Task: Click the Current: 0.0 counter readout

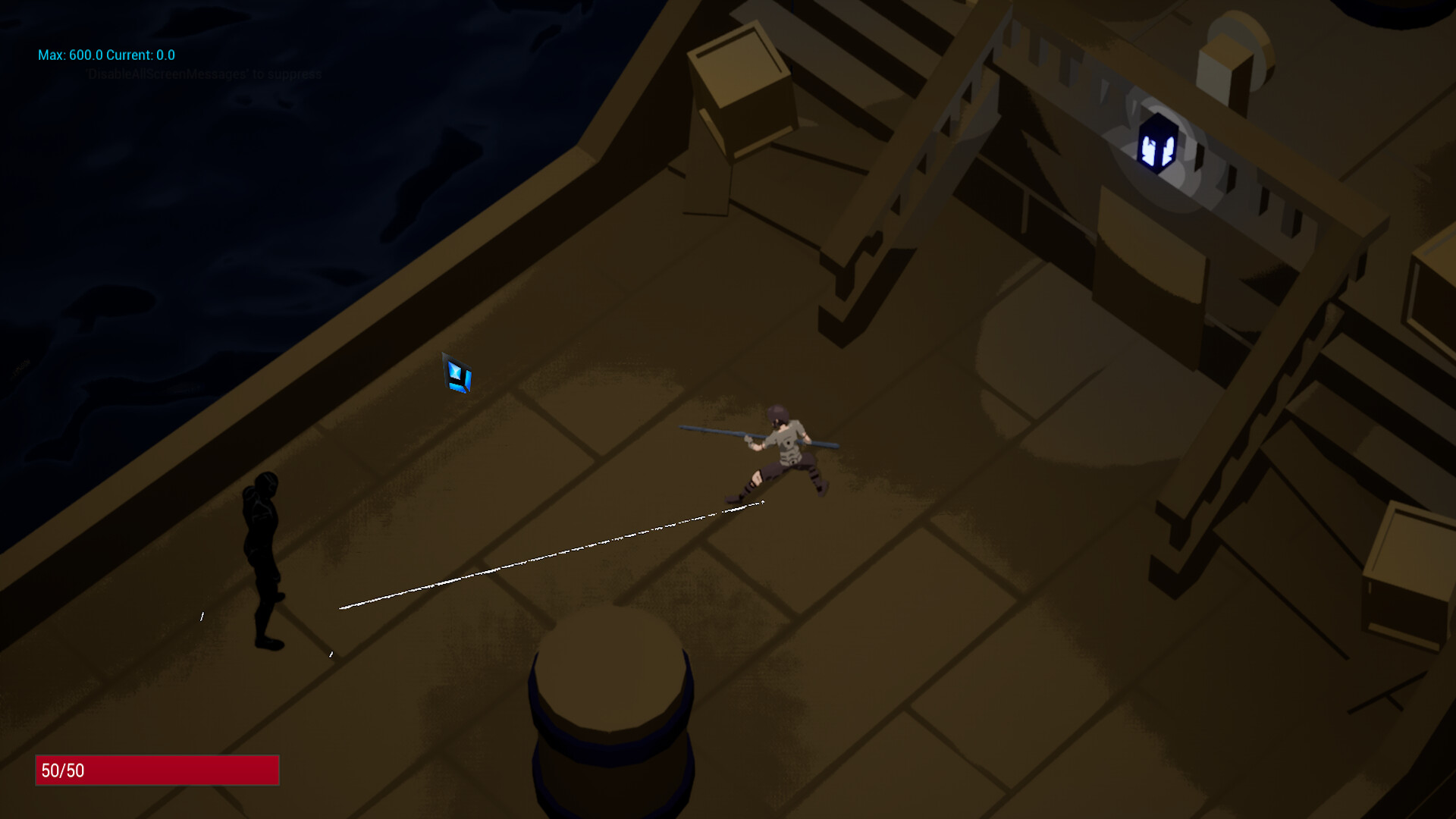Action: pyautogui.click(x=142, y=55)
